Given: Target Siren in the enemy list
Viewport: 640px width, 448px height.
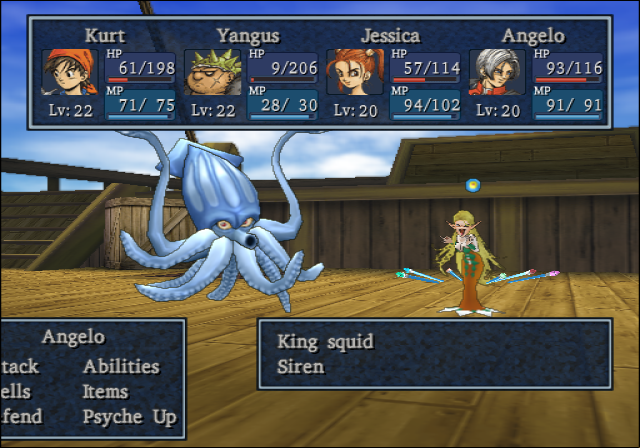Looking at the screenshot, I should point(301,367).
